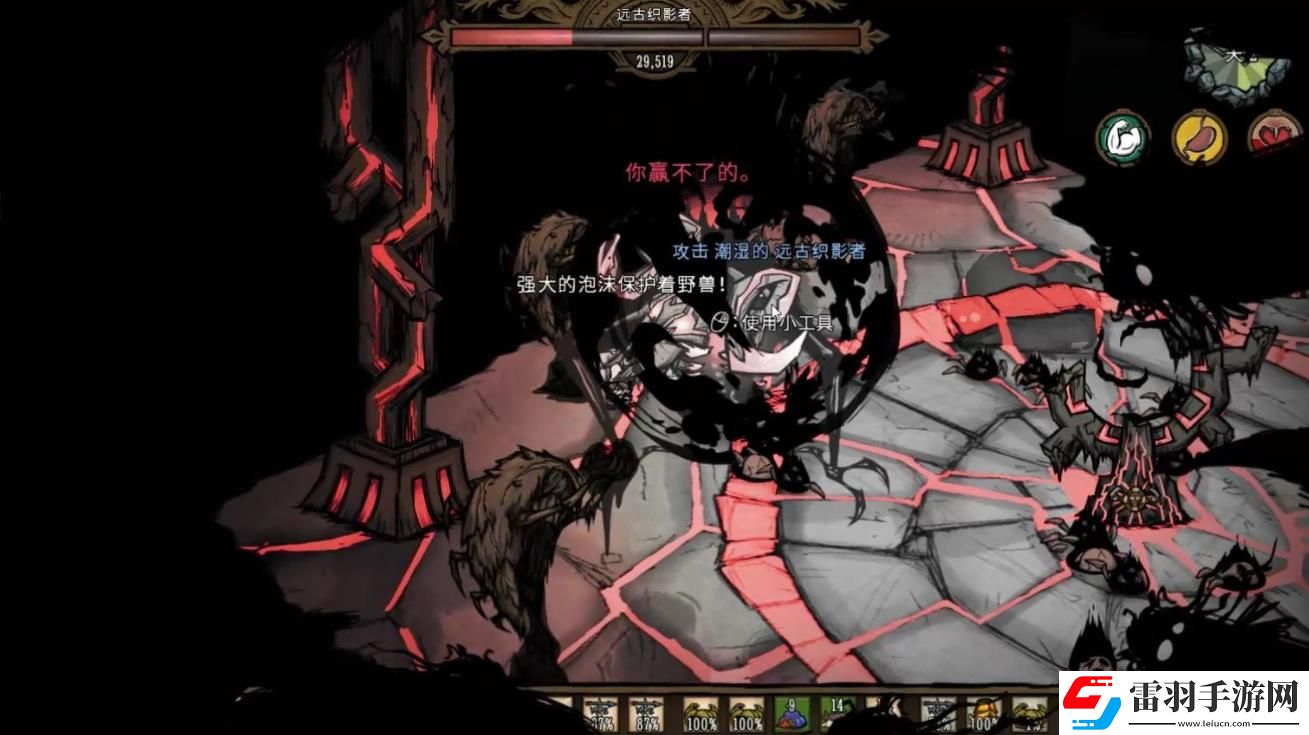Pick the hotbar stack of 14 items
The height and width of the screenshot is (735, 1309).
point(837,713)
